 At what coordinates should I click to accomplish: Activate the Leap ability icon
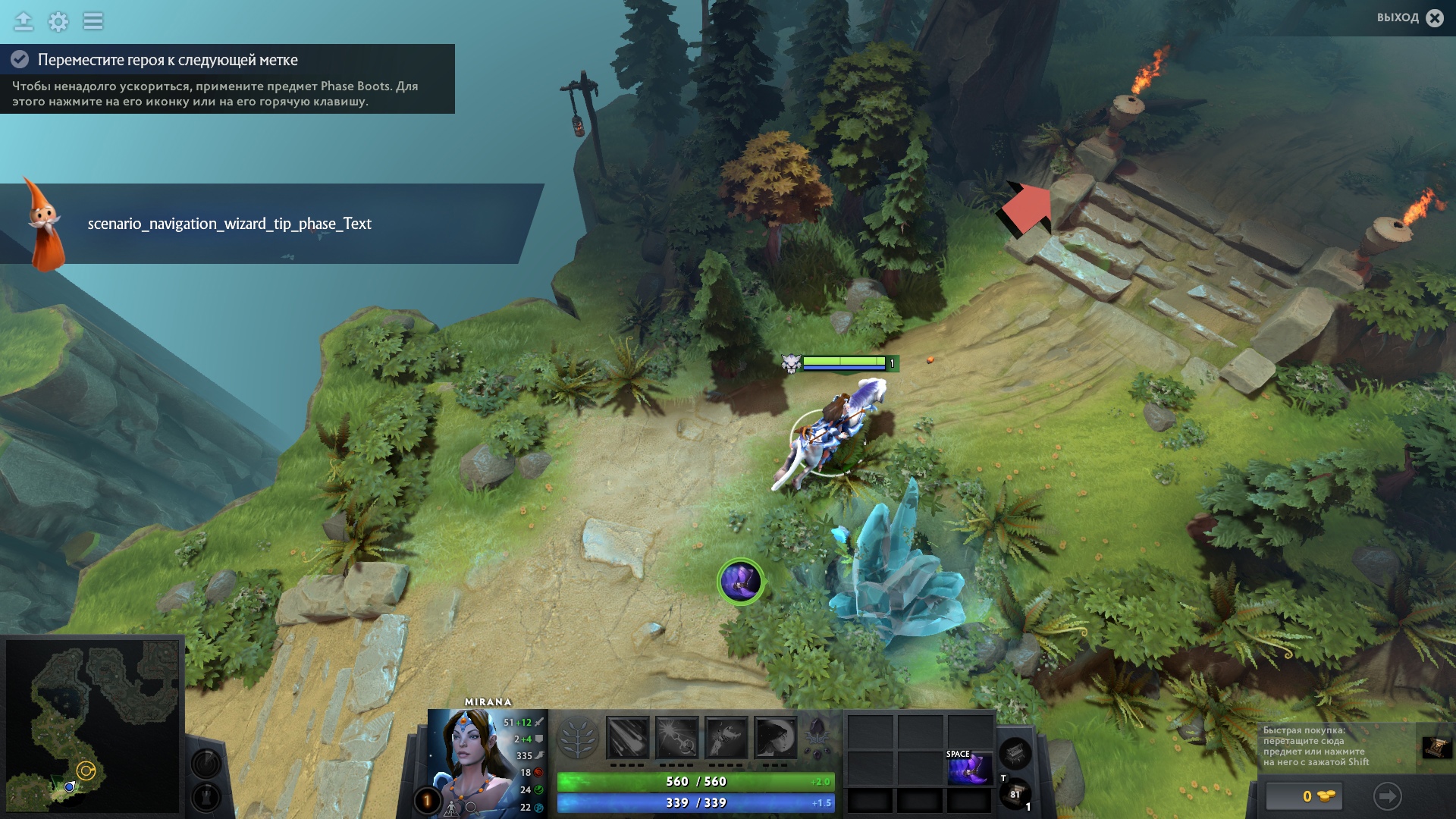point(725,736)
